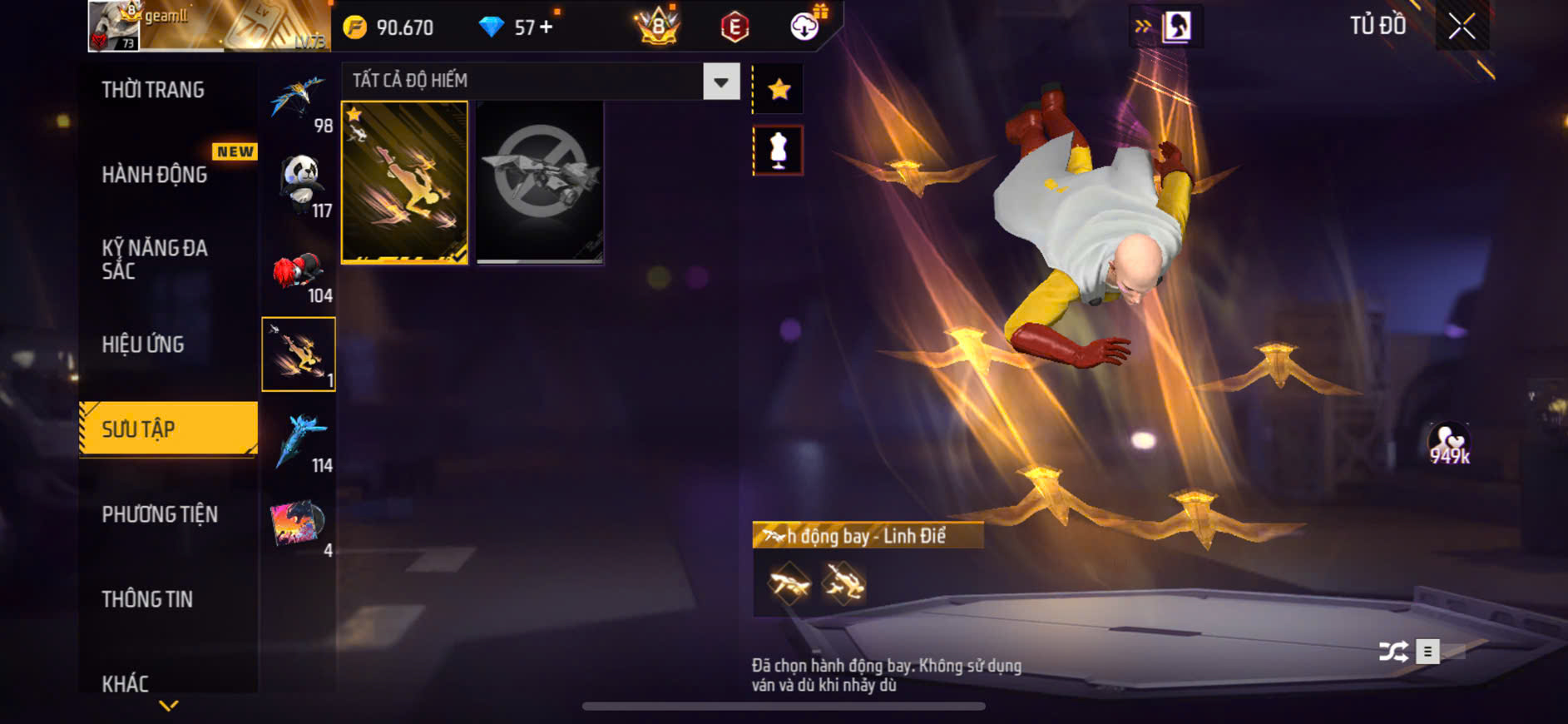This screenshot has width=1568, height=724.
Task: Expand the Tất Cả Độ Hiếm dropdown
Action: point(720,82)
